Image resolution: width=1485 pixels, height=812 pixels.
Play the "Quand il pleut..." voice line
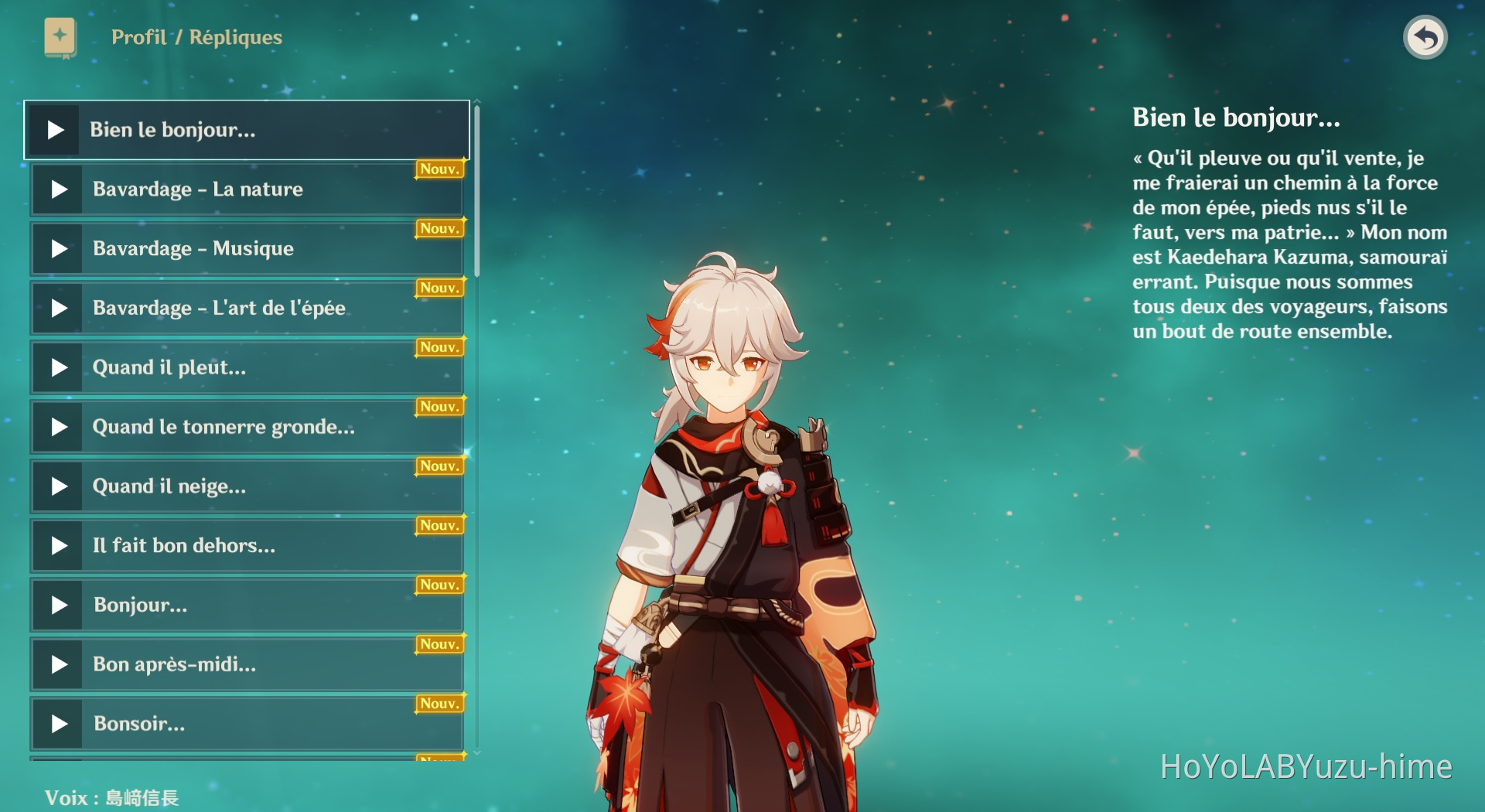point(57,367)
